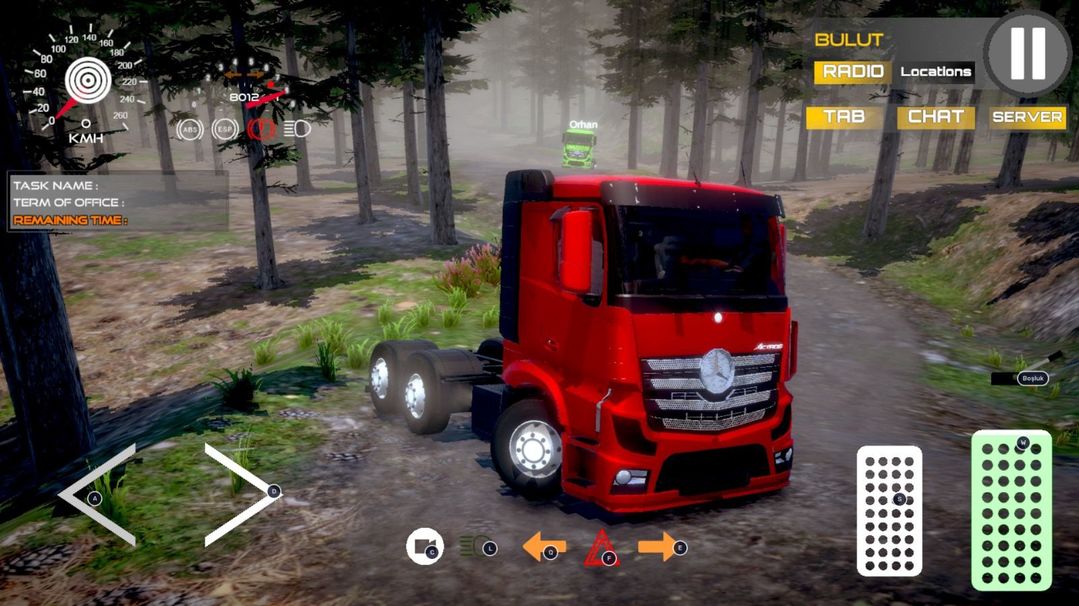1079x606 pixels.
Task: Open the CHAT window
Action: [x=935, y=117]
